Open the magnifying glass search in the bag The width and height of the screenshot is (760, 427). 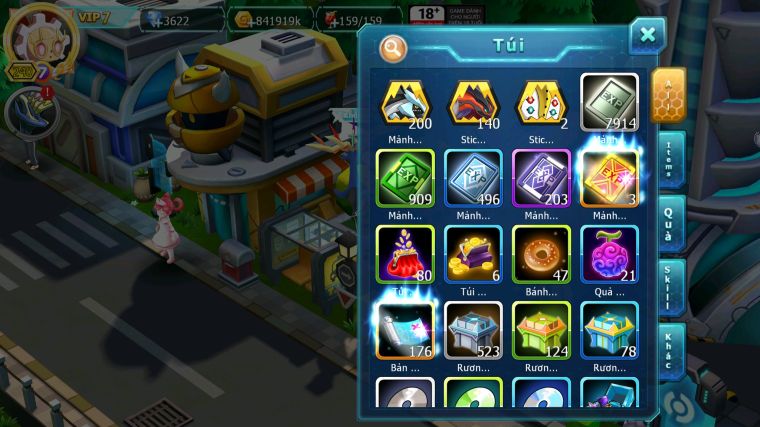coord(393,47)
